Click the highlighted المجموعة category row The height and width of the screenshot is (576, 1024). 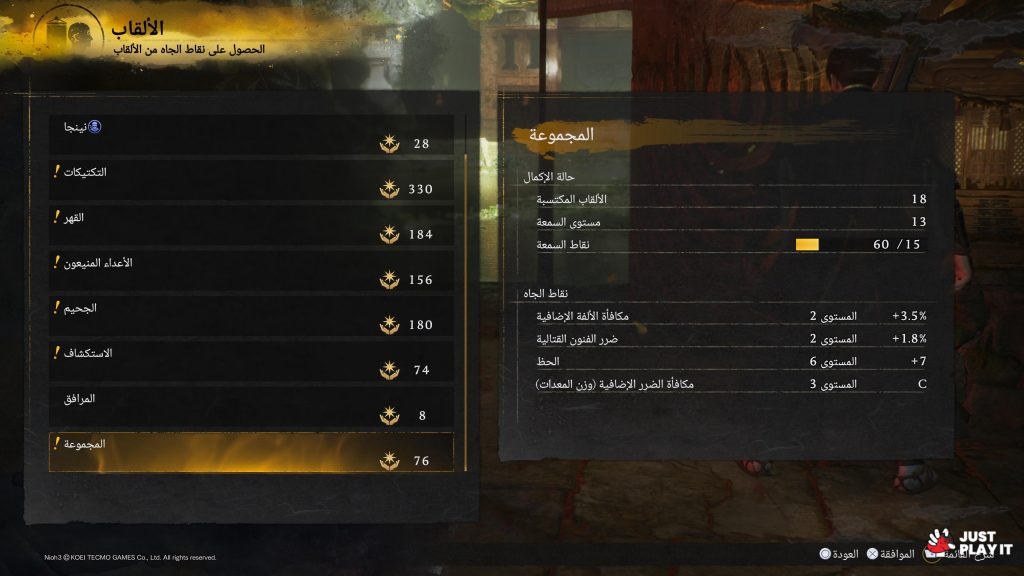[251, 452]
